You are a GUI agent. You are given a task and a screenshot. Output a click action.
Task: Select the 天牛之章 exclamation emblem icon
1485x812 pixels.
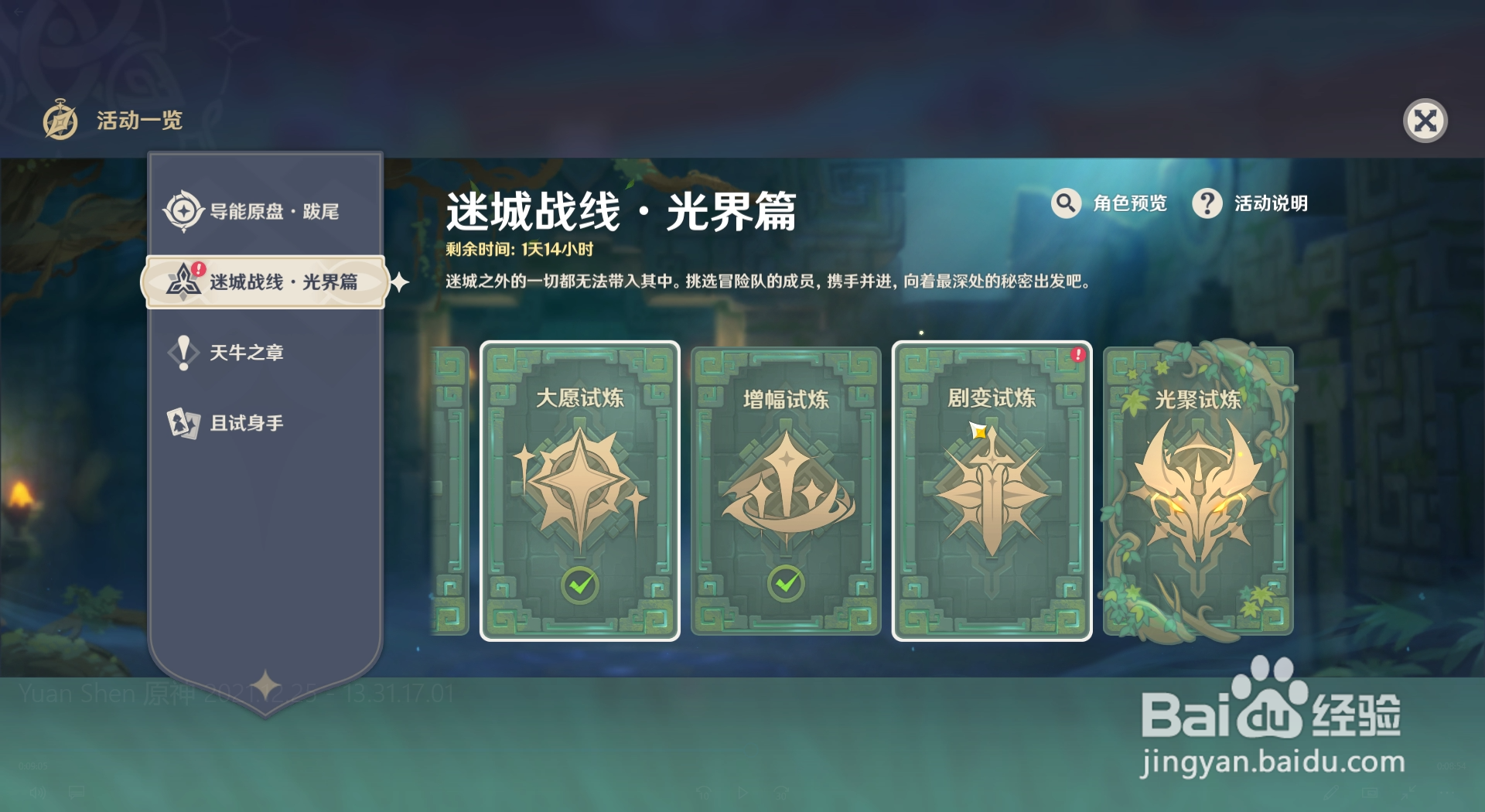tap(183, 352)
